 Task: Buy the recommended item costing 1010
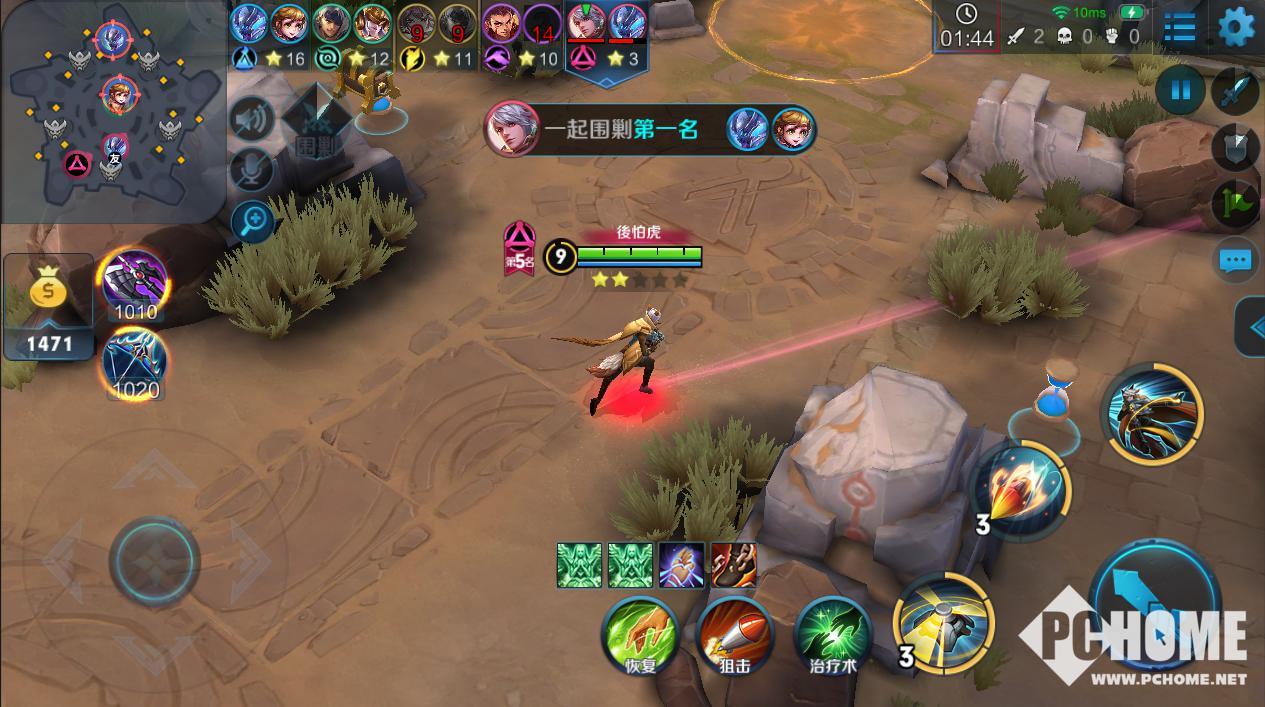click(x=134, y=282)
